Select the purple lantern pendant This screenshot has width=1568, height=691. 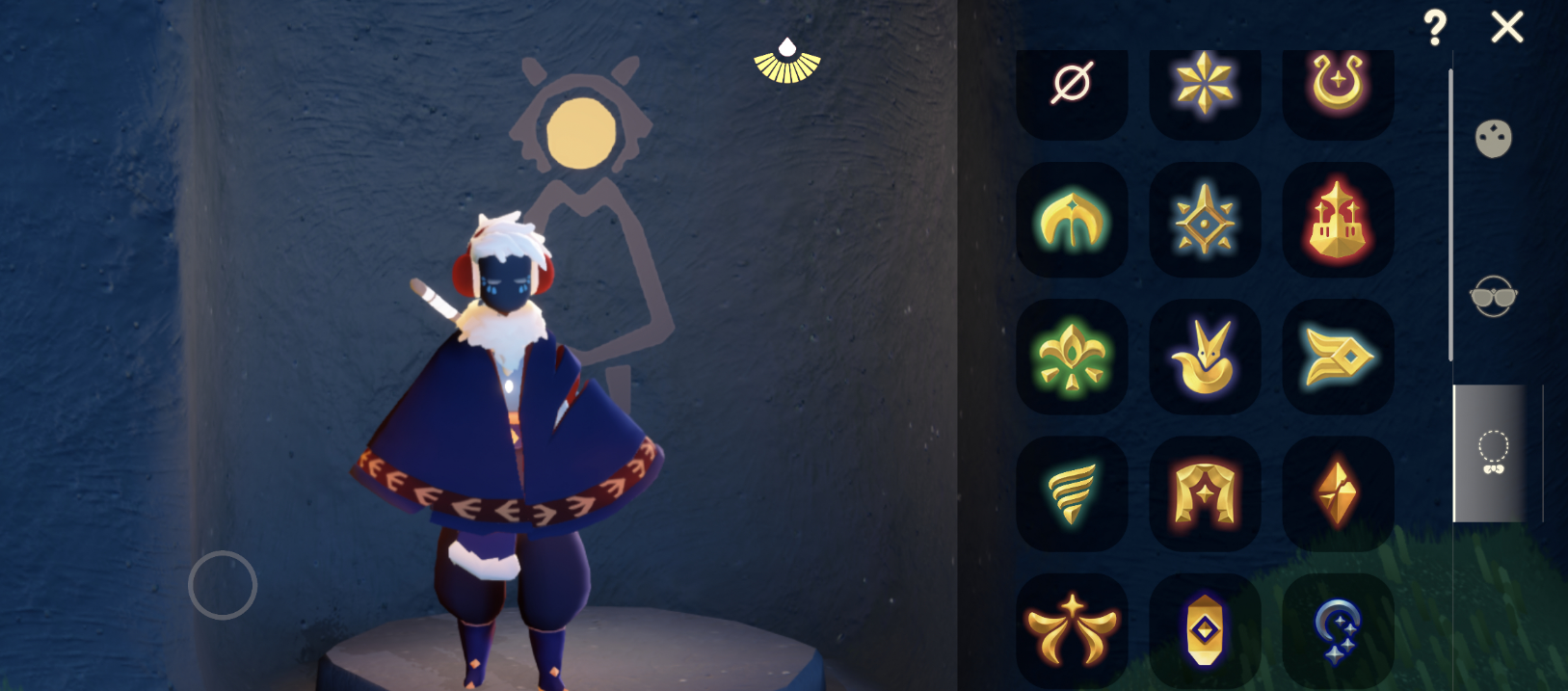click(x=1205, y=630)
